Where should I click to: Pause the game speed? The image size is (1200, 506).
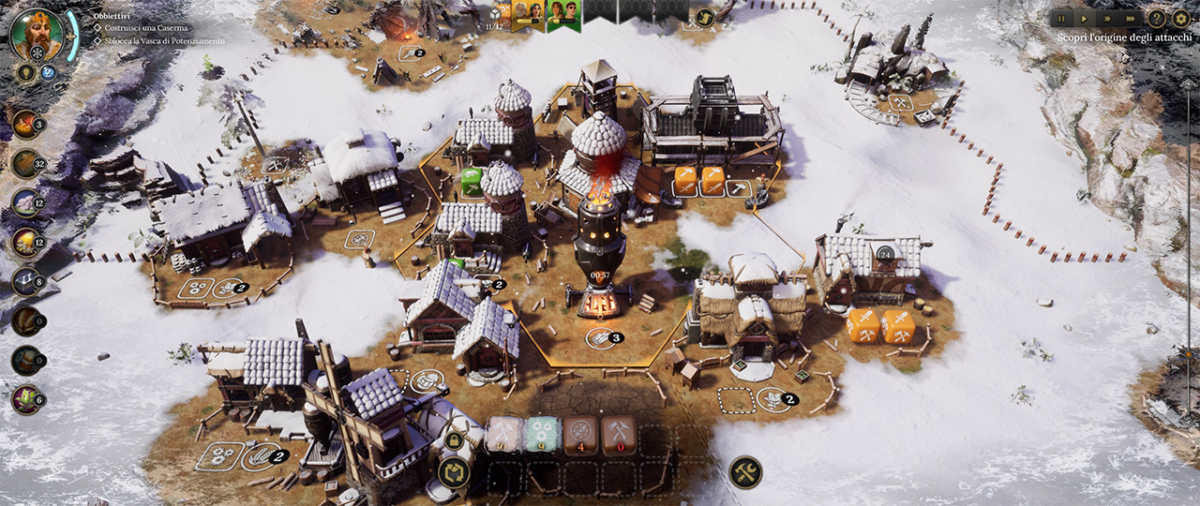[1061, 18]
